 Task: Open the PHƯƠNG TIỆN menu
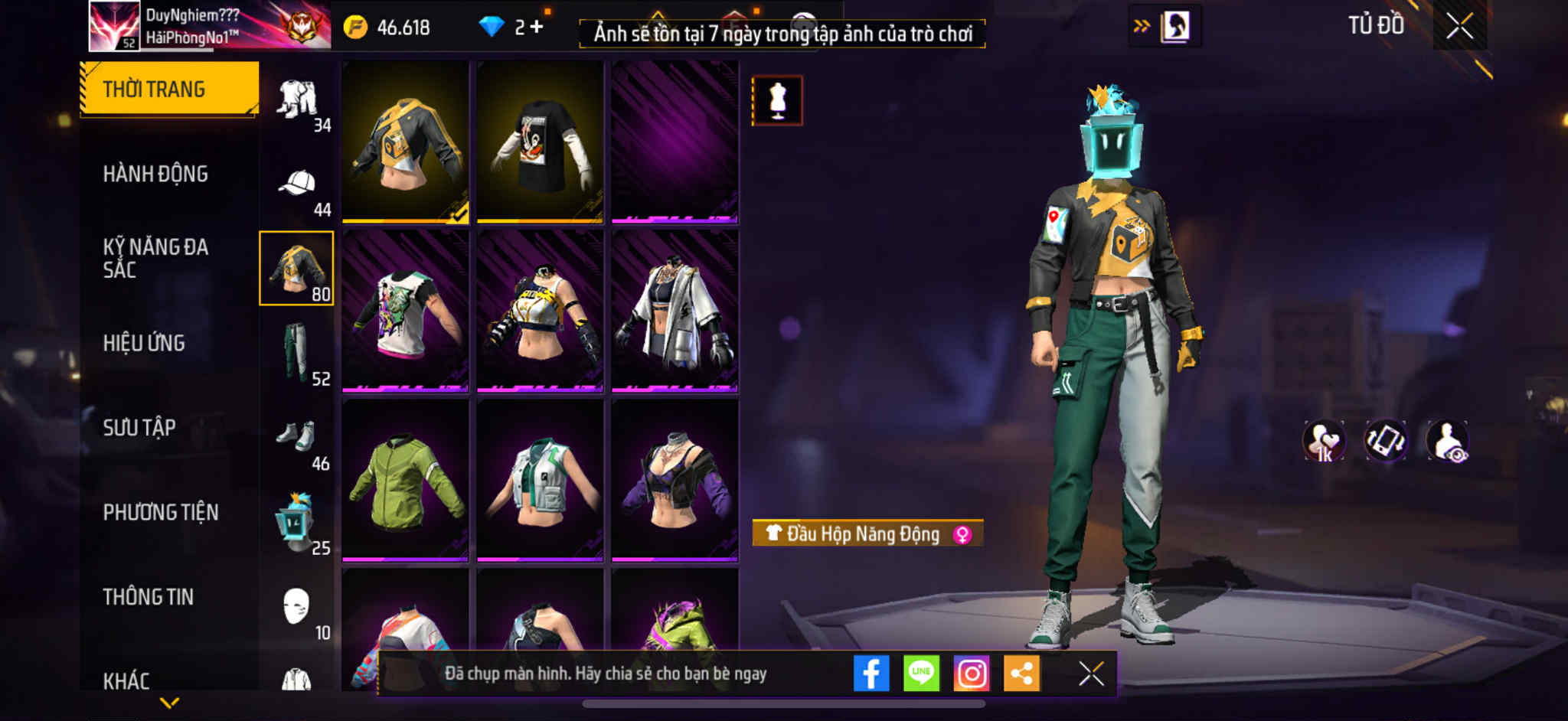(161, 512)
